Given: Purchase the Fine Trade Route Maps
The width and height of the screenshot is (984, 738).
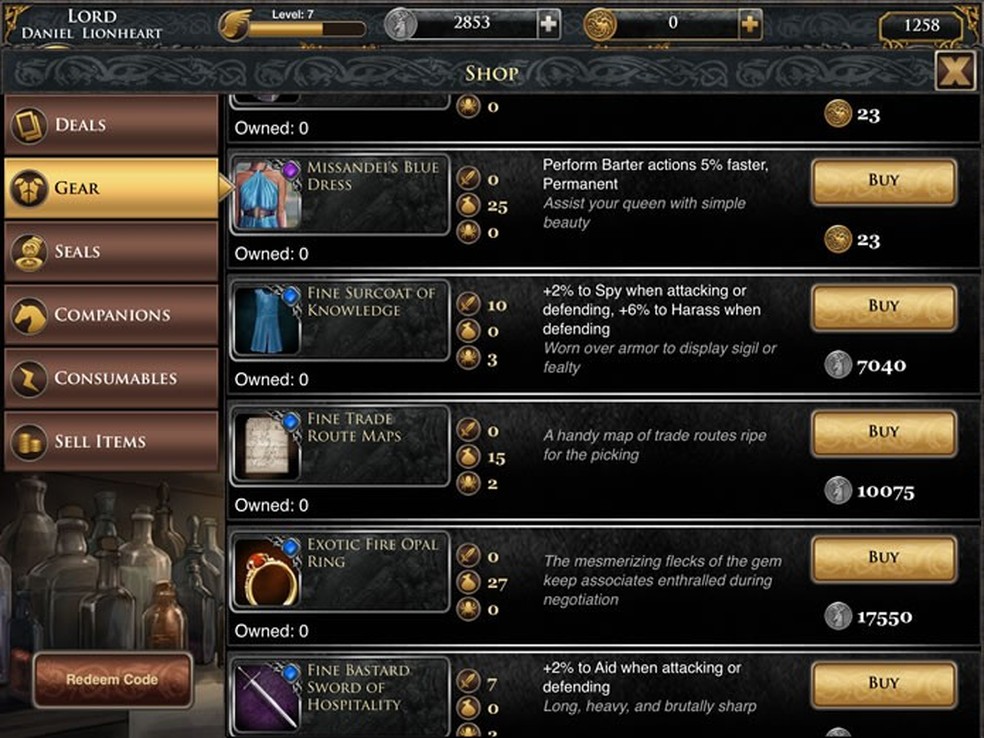Looking at the screenshot, I should (x=883, y=432).
